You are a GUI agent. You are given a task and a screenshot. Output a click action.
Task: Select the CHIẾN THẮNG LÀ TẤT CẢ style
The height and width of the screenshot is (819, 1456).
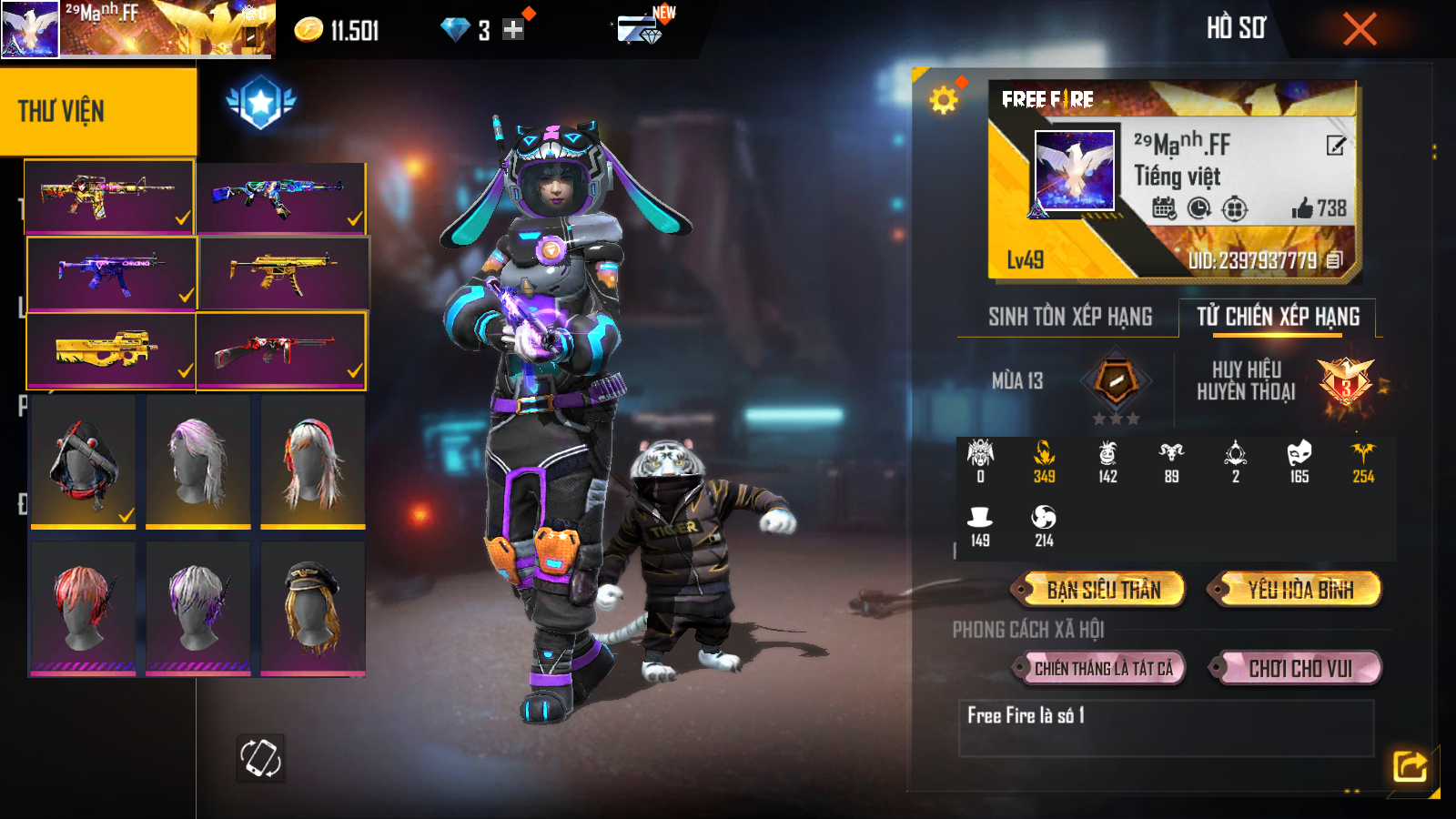pos(1103,669)
